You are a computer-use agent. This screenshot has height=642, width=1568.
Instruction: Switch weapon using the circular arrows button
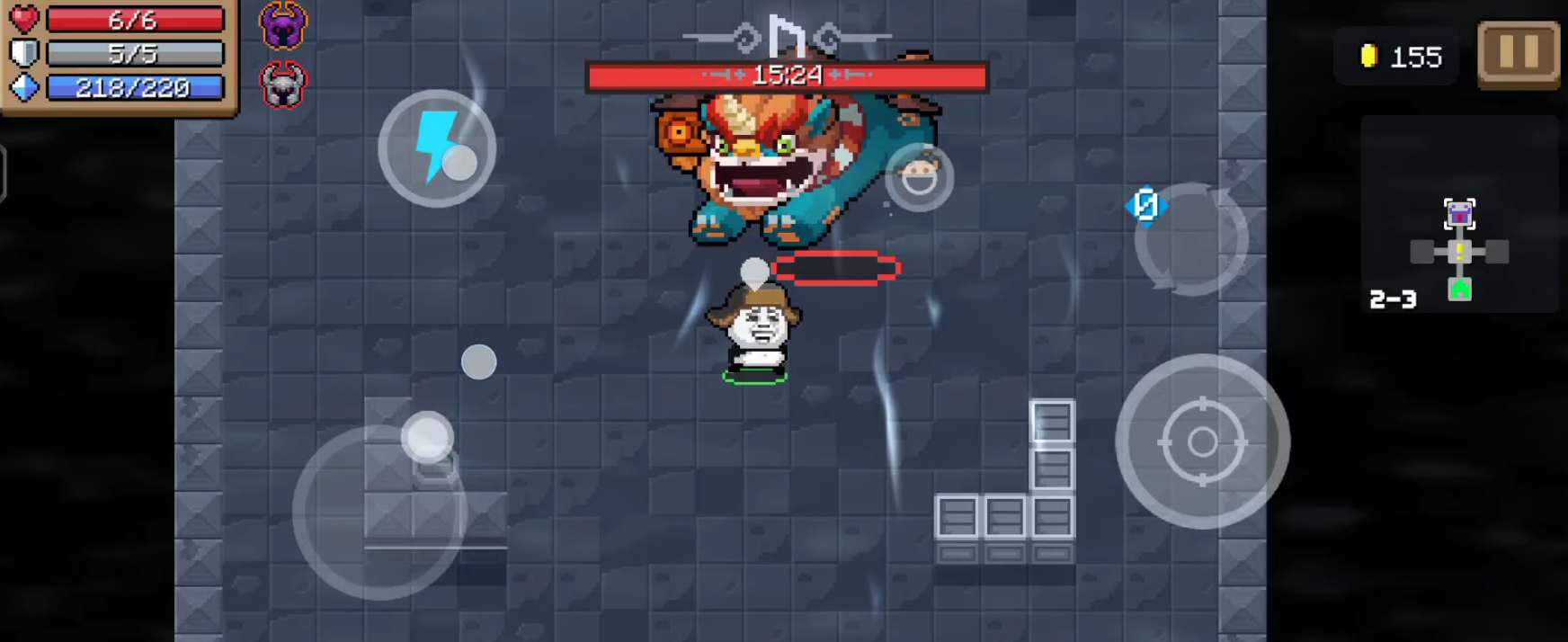[x=1190, y=239]
